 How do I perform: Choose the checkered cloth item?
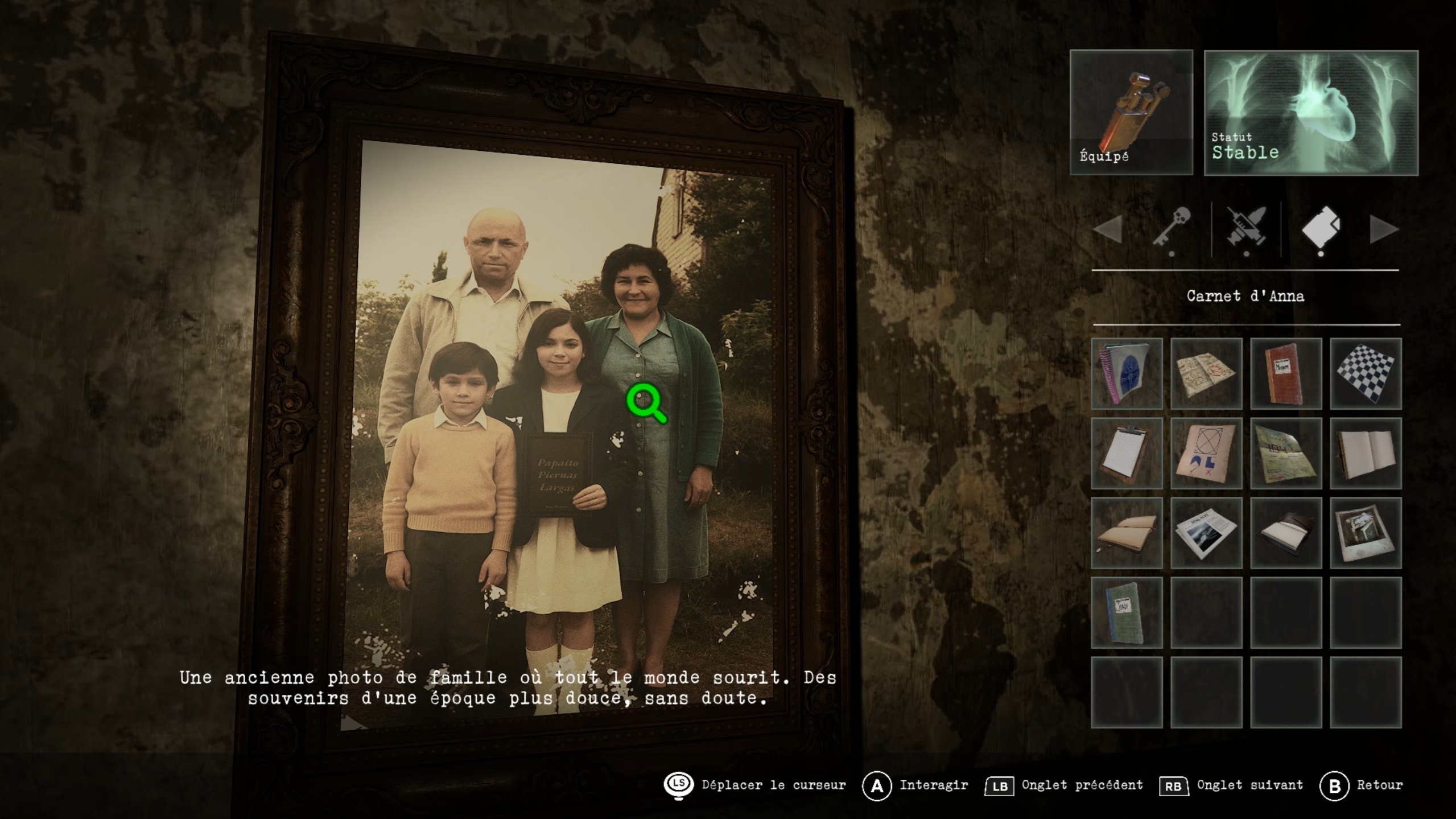click(1366, 373)
